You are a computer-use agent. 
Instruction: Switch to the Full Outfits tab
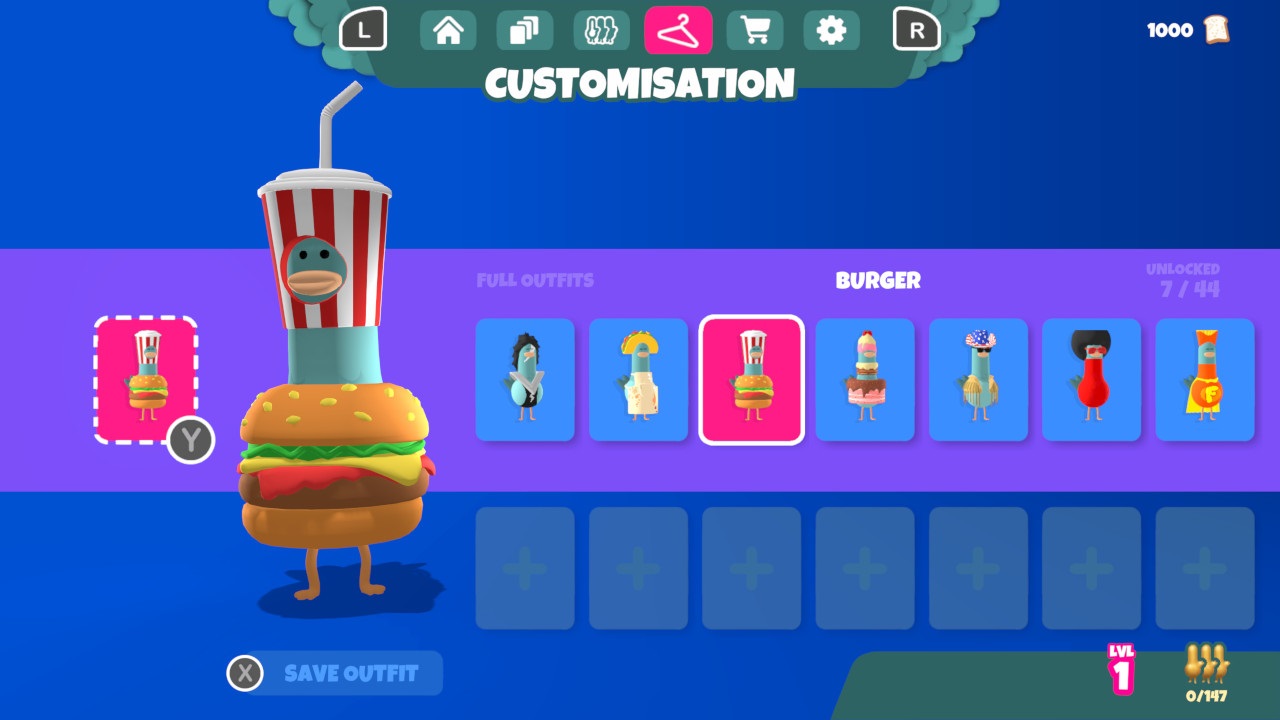coord(534,280)
